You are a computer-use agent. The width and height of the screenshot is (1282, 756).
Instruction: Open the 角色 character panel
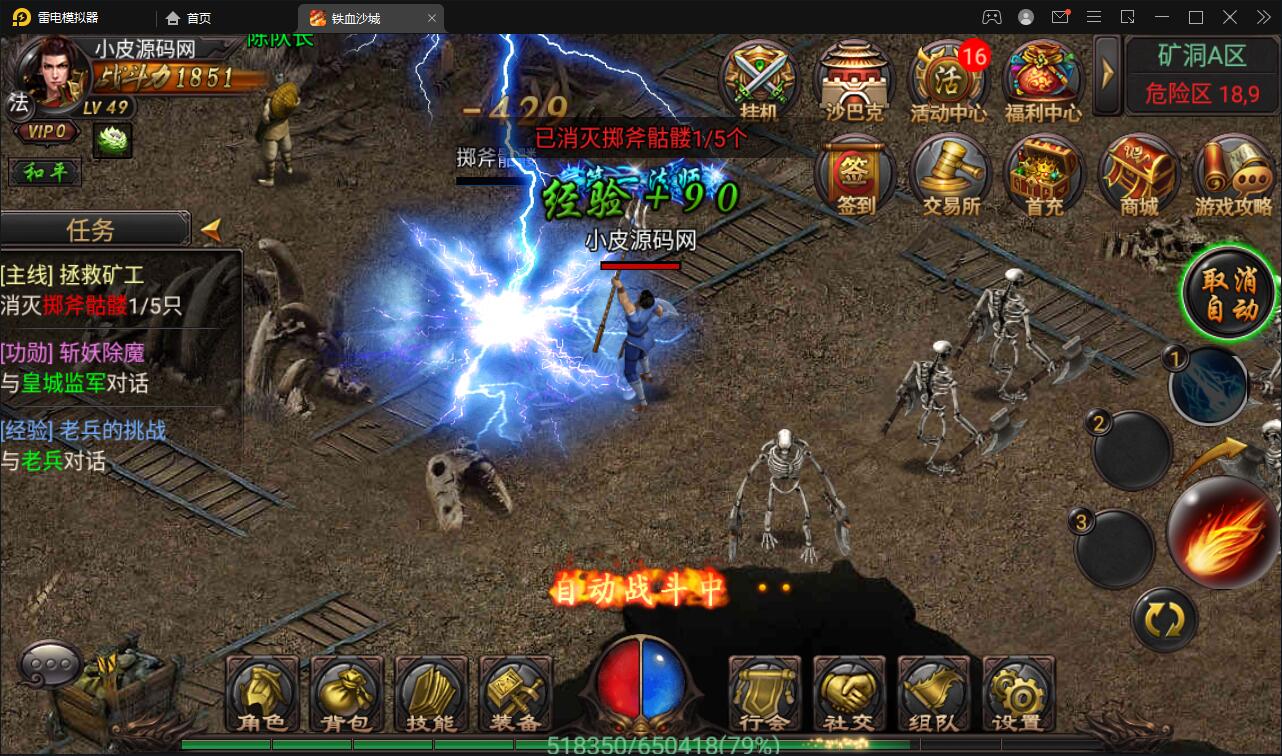263,692
